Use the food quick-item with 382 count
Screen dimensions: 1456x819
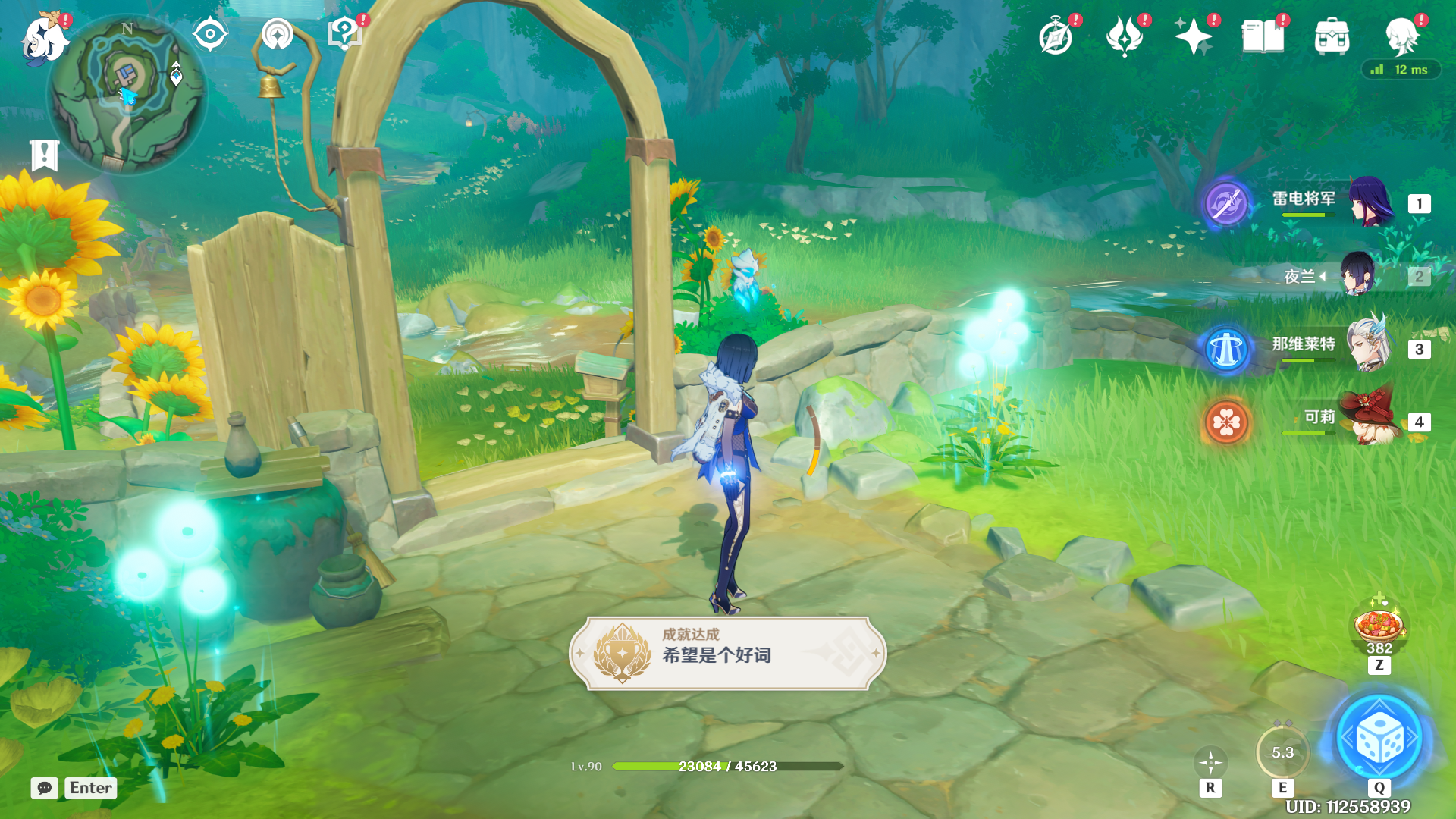pos(1379,626)
